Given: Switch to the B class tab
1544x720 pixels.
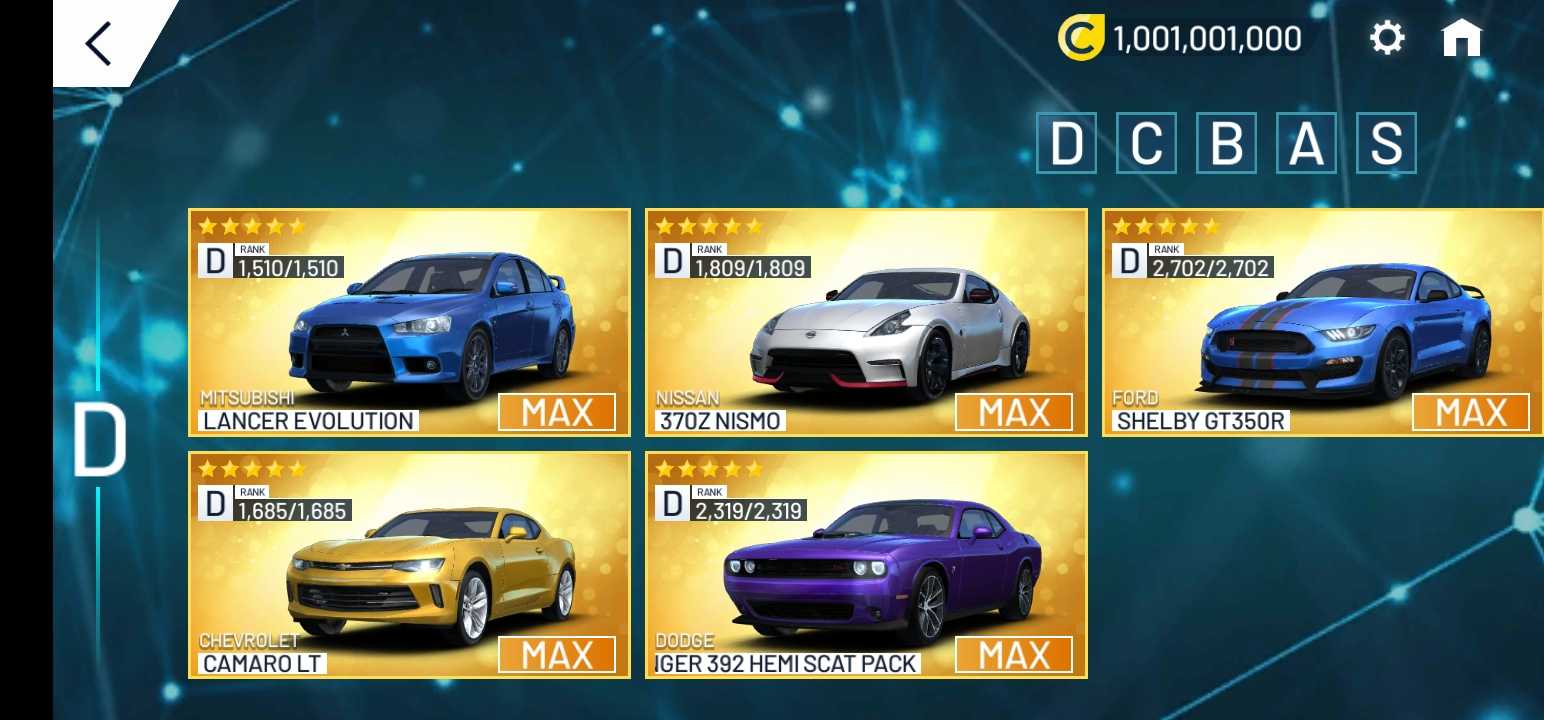Looking at the screenshot, I should pos(1226,143).
